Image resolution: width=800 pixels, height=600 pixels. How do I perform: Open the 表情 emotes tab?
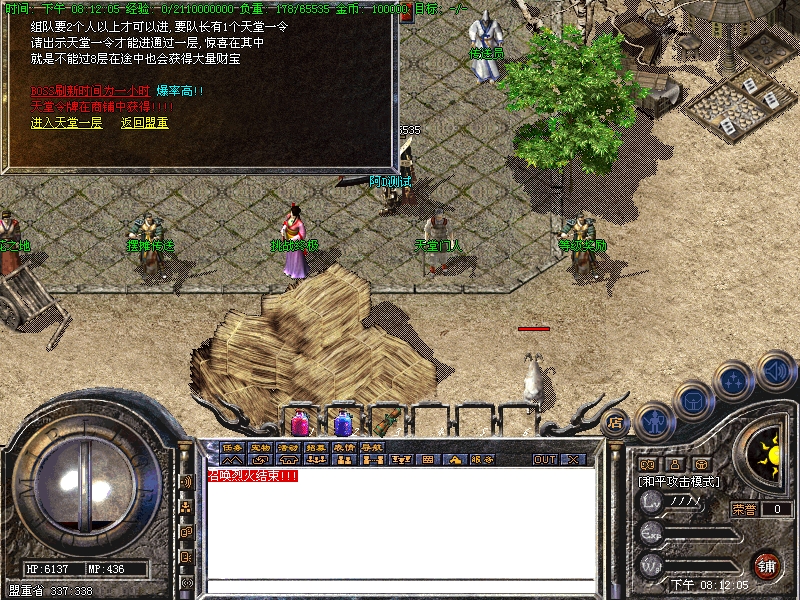344,447
